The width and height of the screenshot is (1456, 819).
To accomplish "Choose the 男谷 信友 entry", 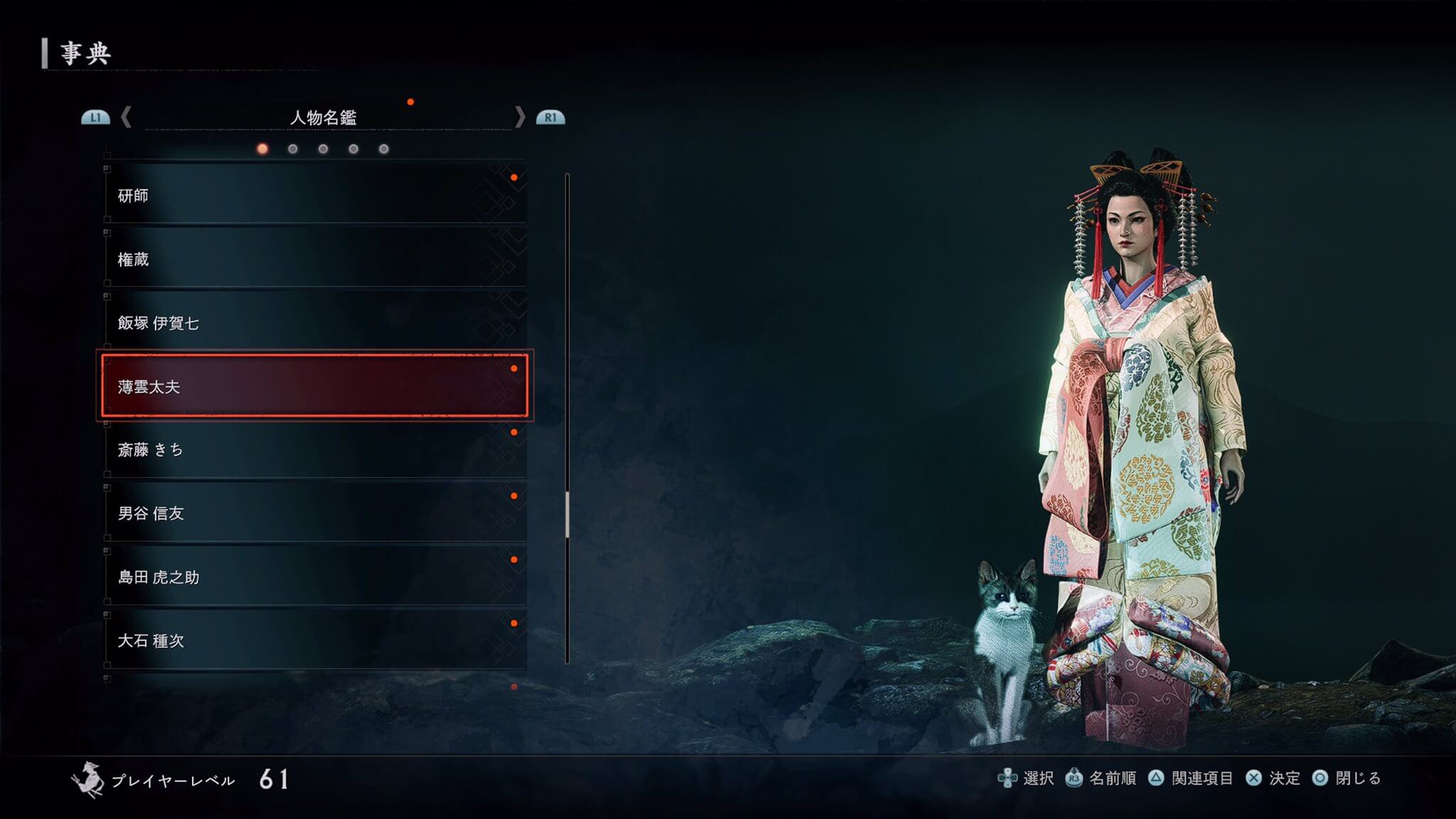I will [x=315, y=513].
